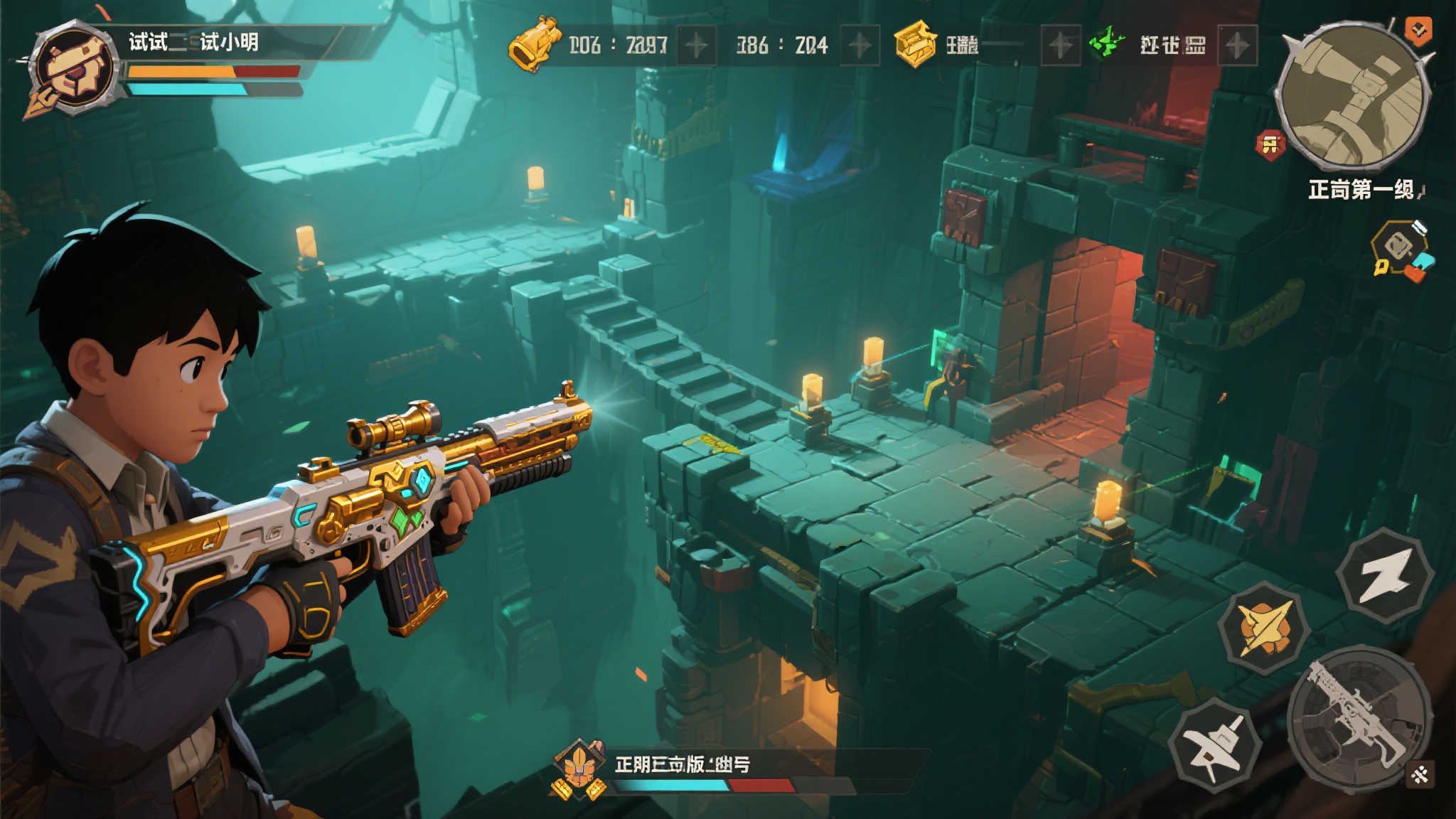
Task: Select the green crystal currency icon
Action: click(x=1106, y=43)
